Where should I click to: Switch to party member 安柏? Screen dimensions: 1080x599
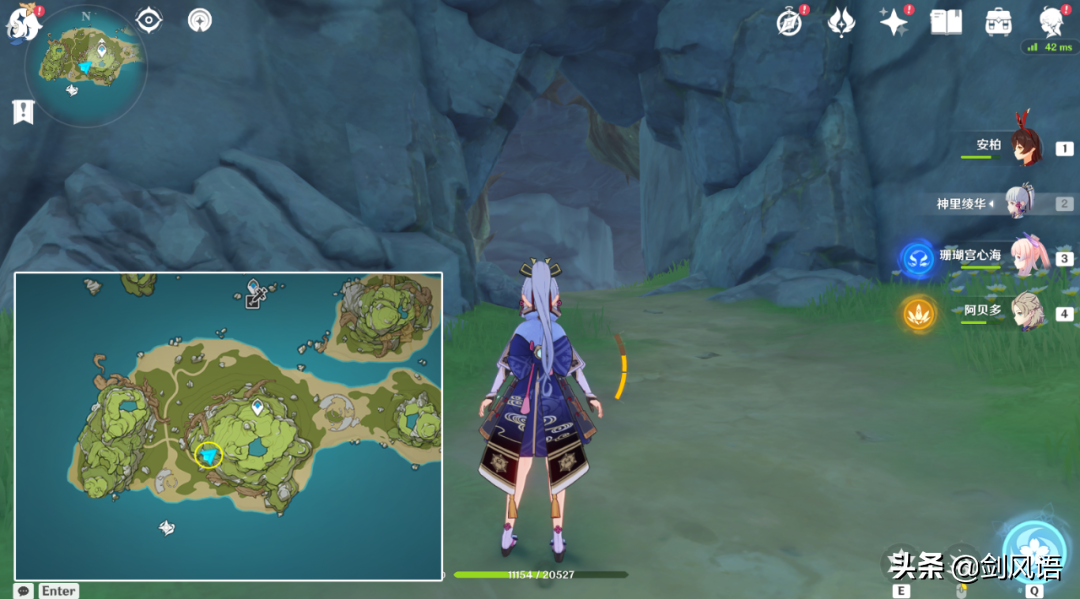[1024, 146]
